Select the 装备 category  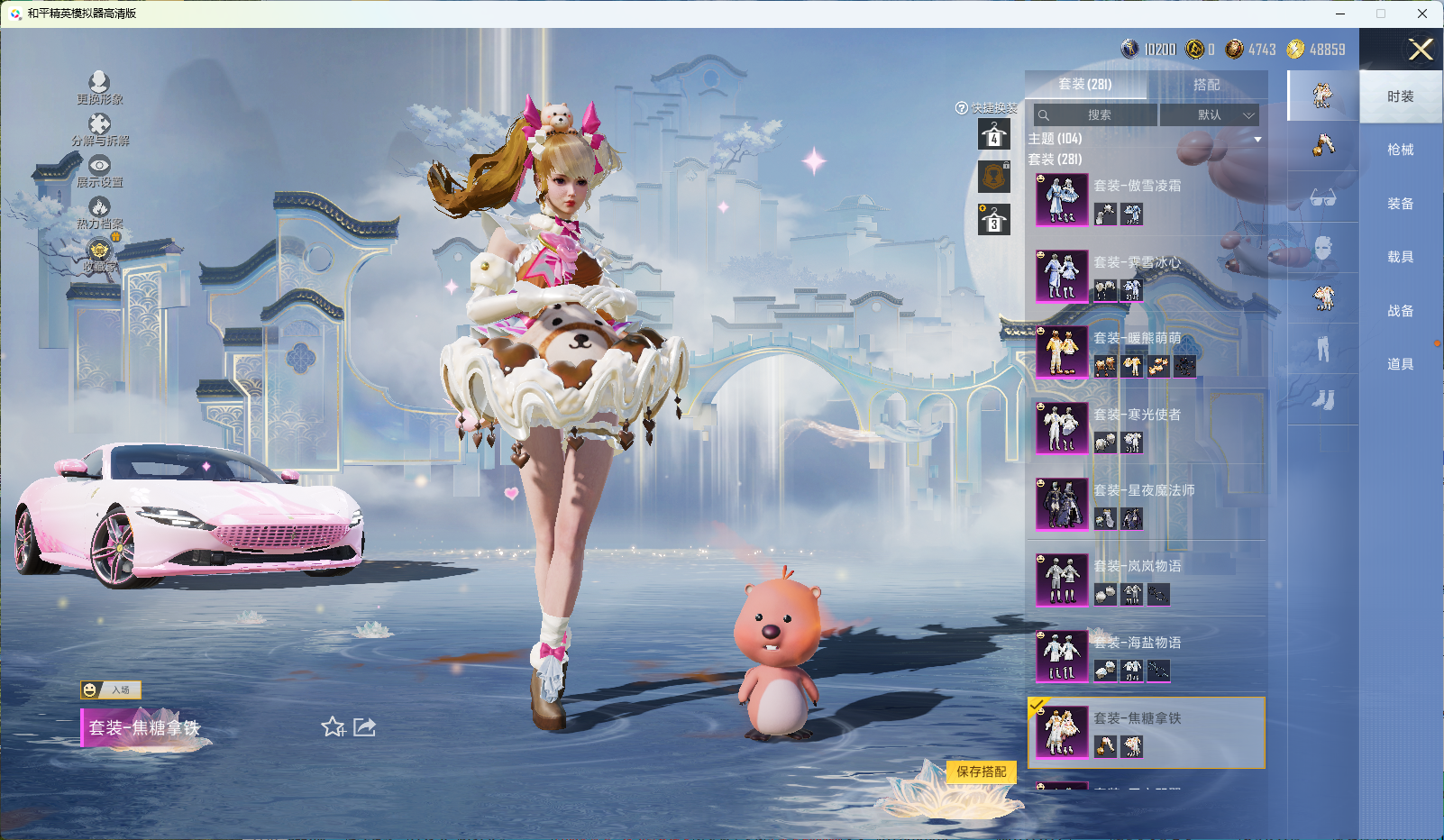pos(1400,204)
